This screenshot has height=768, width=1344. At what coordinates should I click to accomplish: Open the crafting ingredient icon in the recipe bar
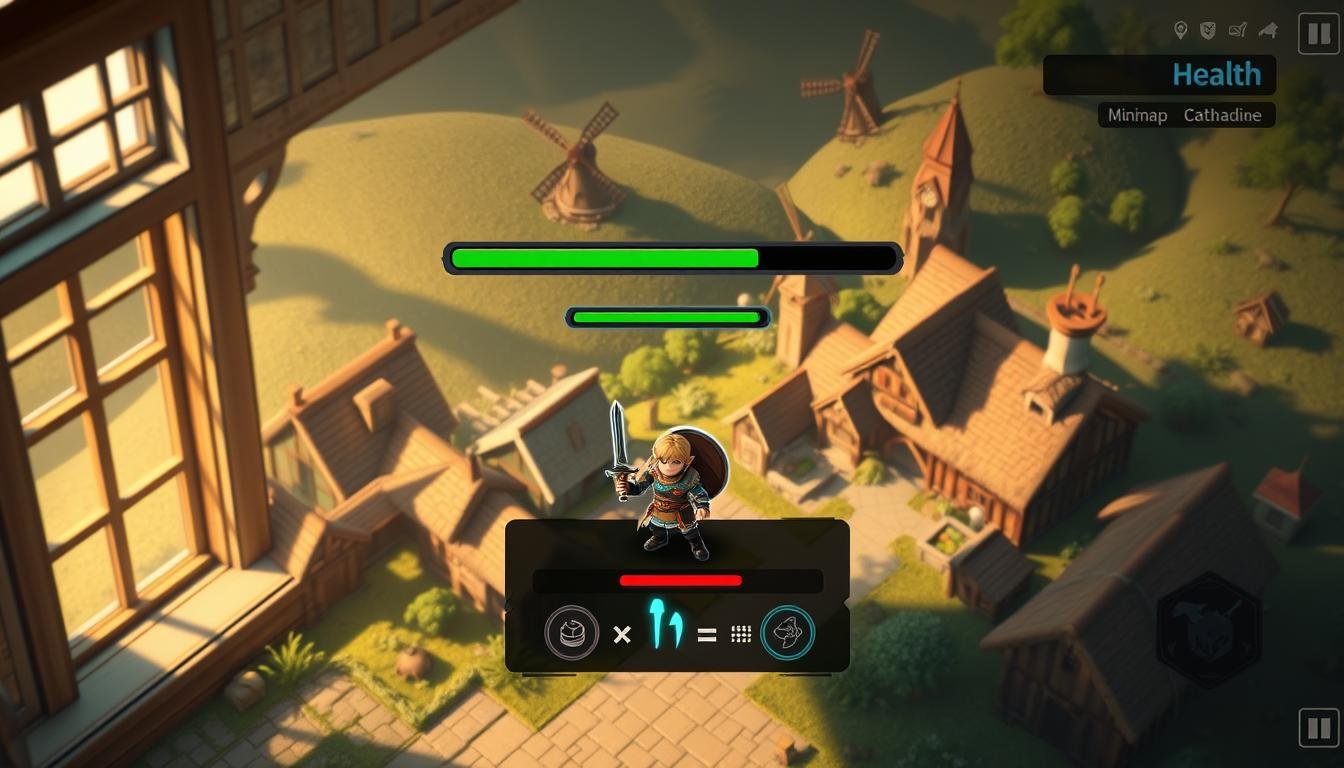(570, 632)
